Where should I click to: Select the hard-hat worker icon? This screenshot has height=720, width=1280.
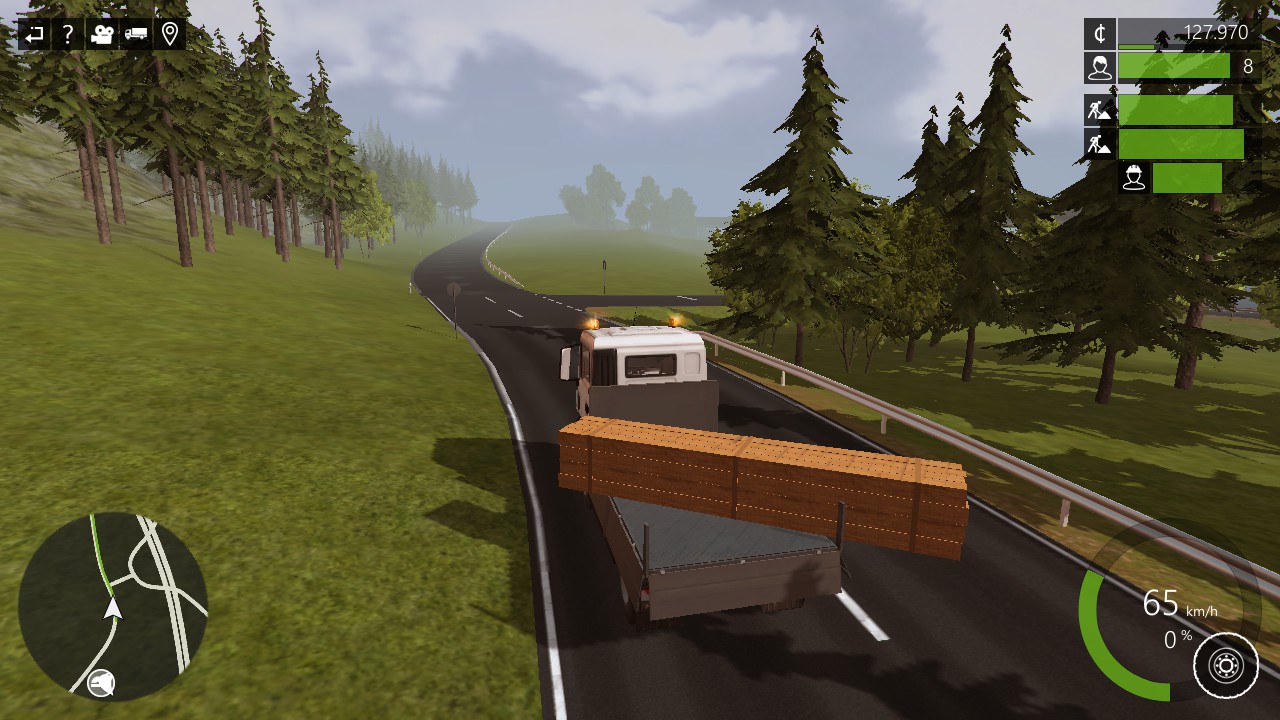click(x=1133, y=178)
